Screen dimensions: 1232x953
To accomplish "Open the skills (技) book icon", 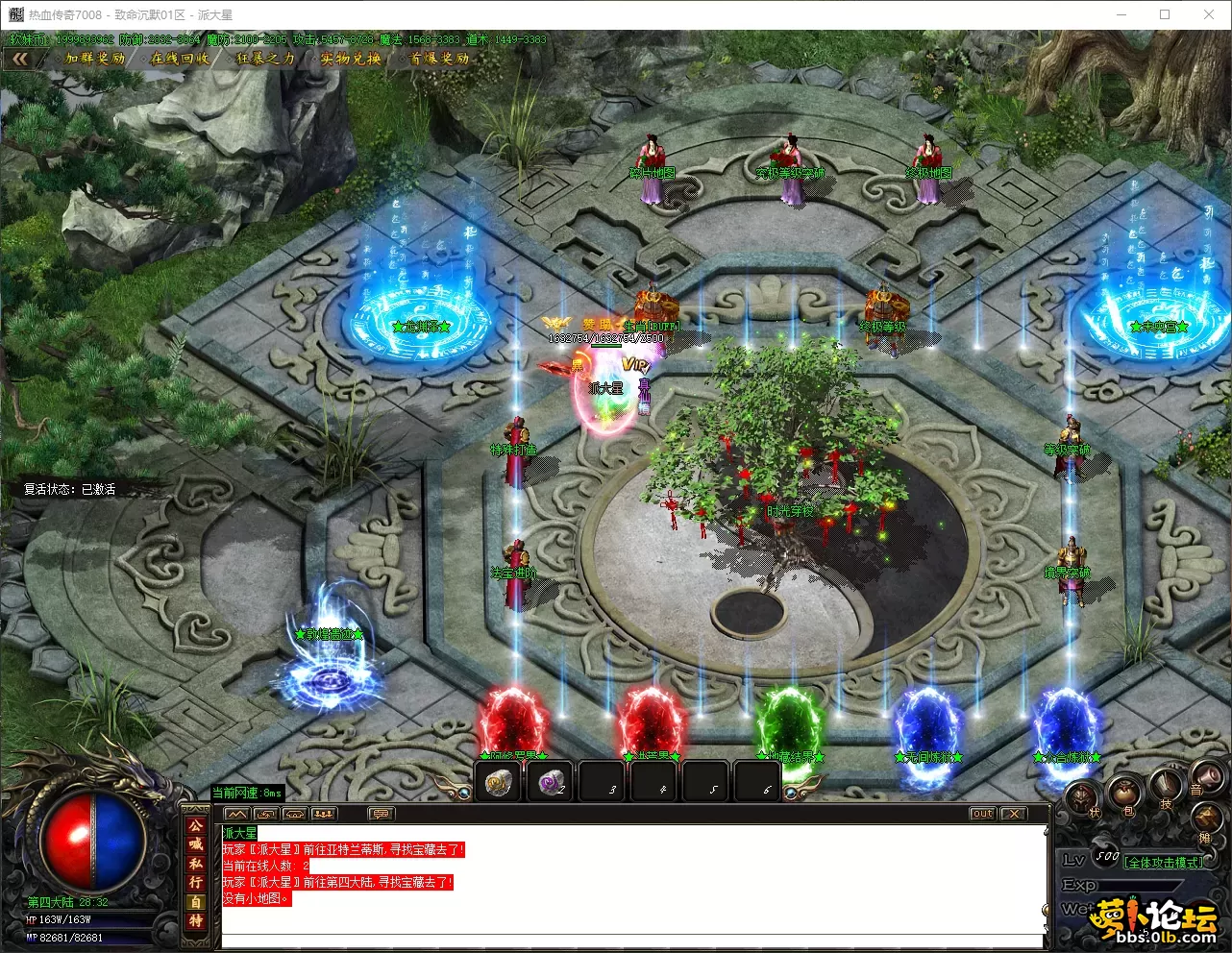I will coord(1166,788).
